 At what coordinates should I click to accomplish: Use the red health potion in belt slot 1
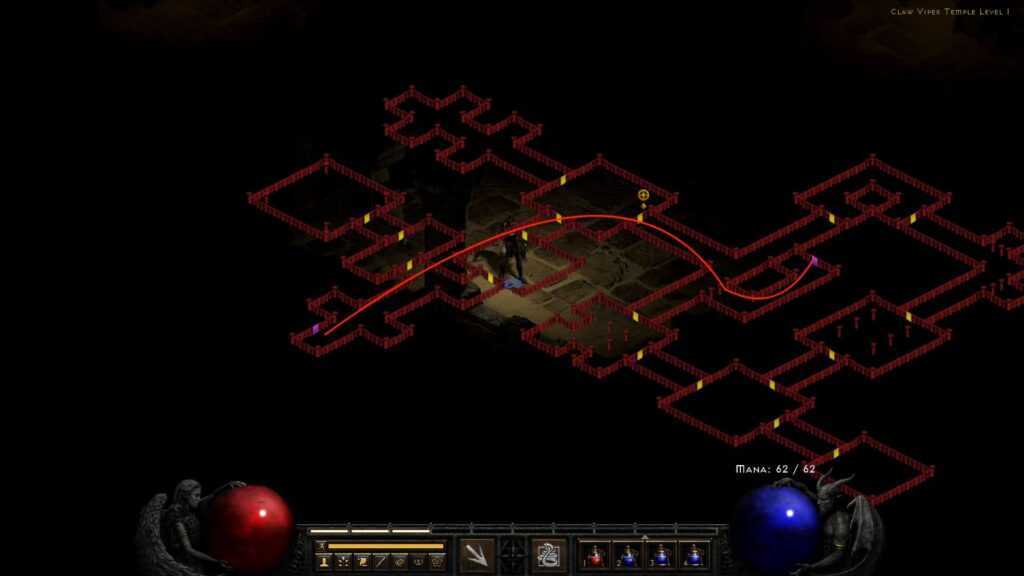pos(597,555)
